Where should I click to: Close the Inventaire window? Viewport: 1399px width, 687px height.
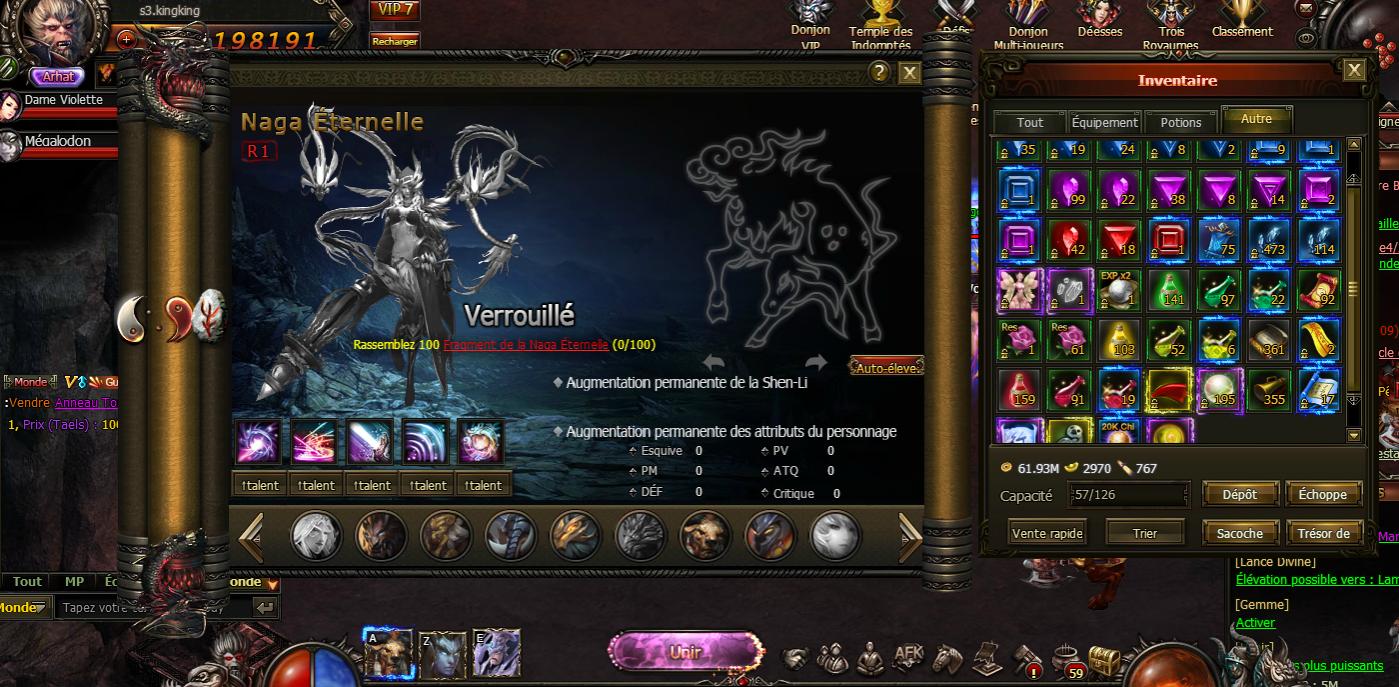pos(1354,69)
